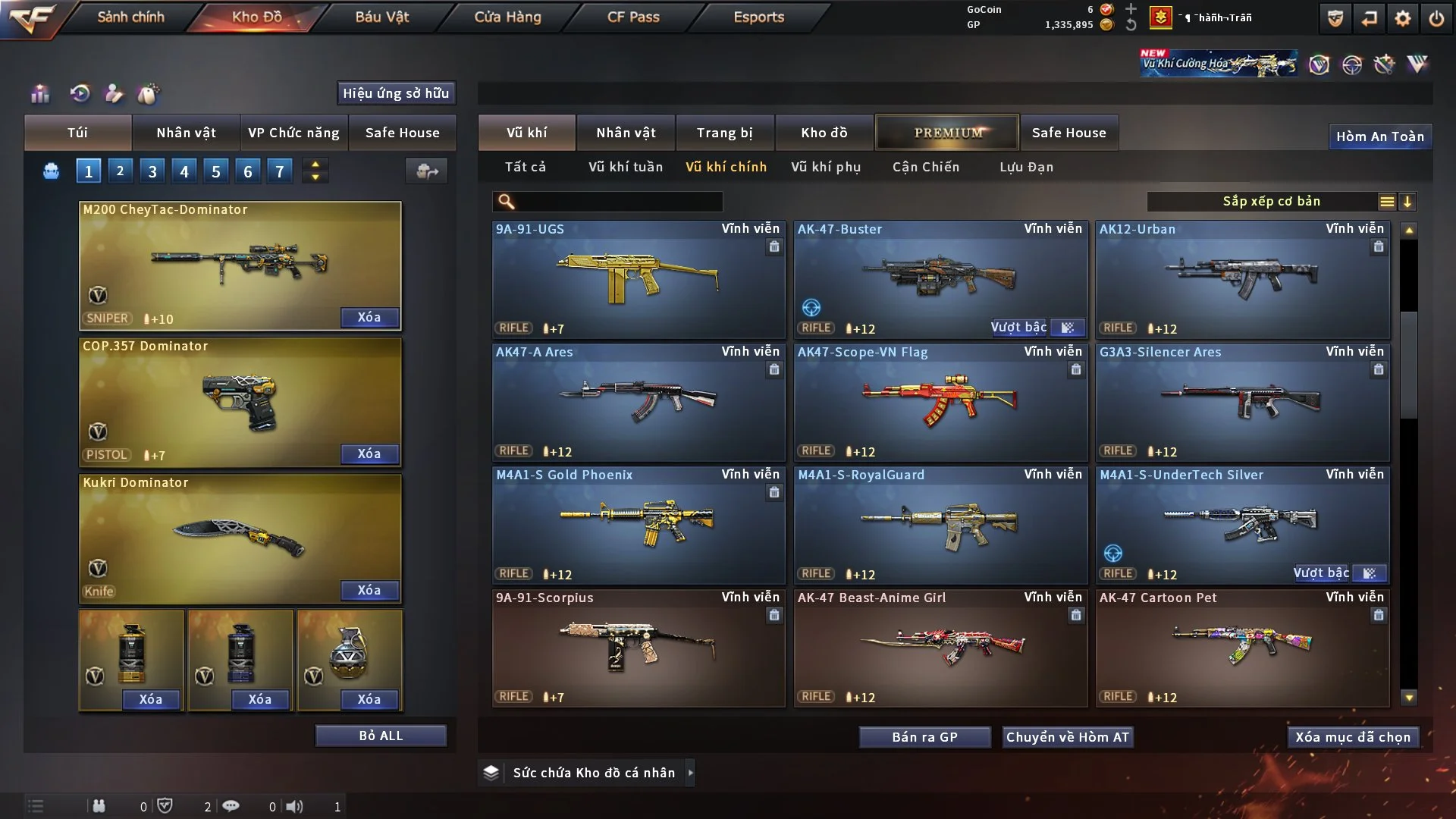Open the gear settings icon

(x=1402, y=18)
